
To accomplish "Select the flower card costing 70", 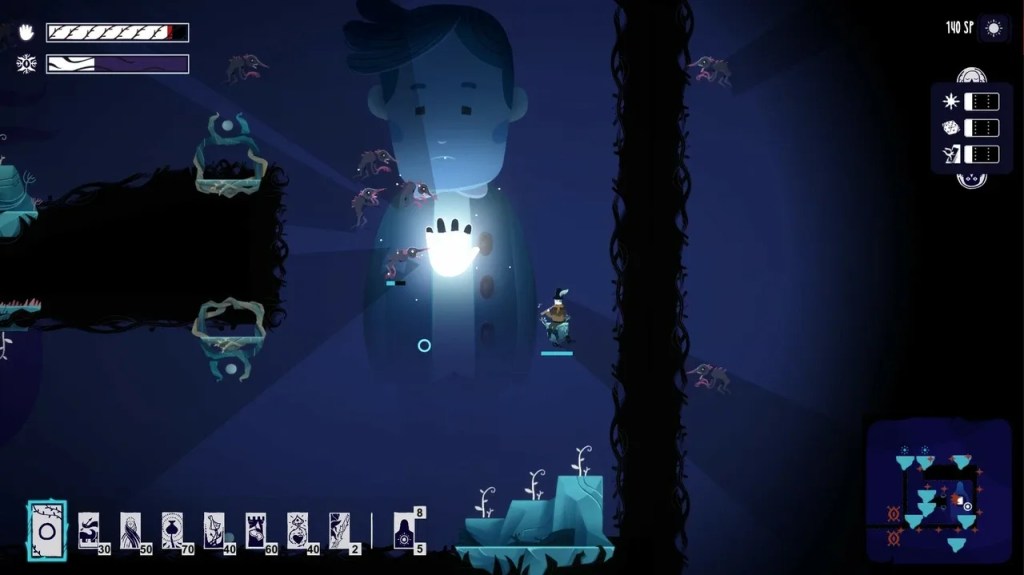I will (172, 529).
